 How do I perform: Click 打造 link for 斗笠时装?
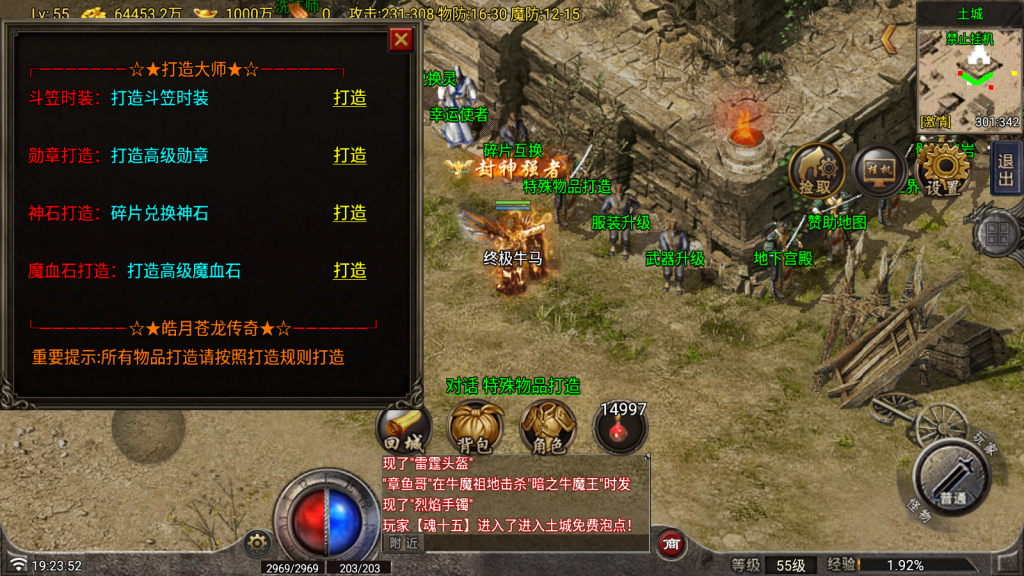349,98
